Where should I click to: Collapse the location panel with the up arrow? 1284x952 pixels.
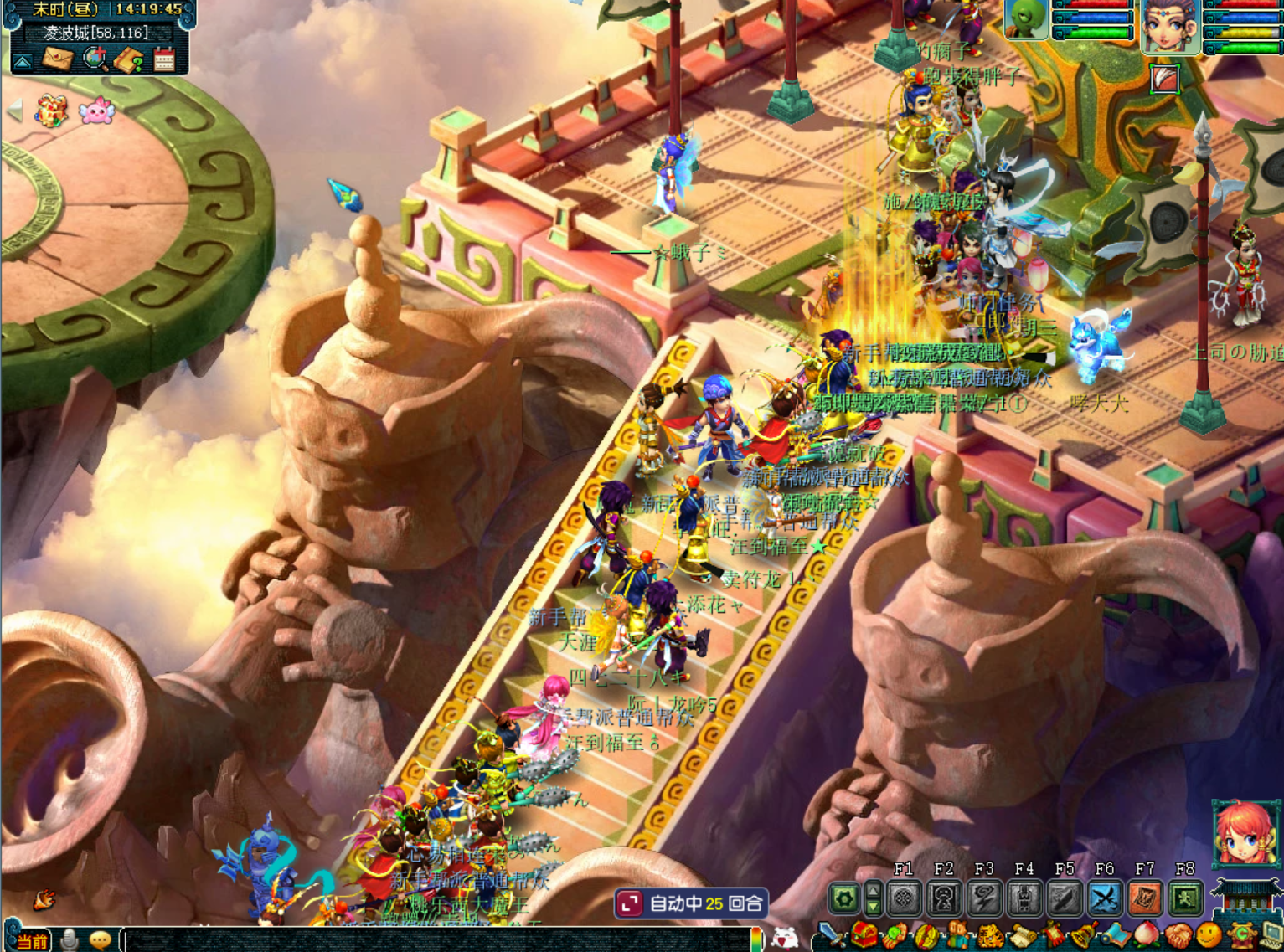tap(23, 62)
